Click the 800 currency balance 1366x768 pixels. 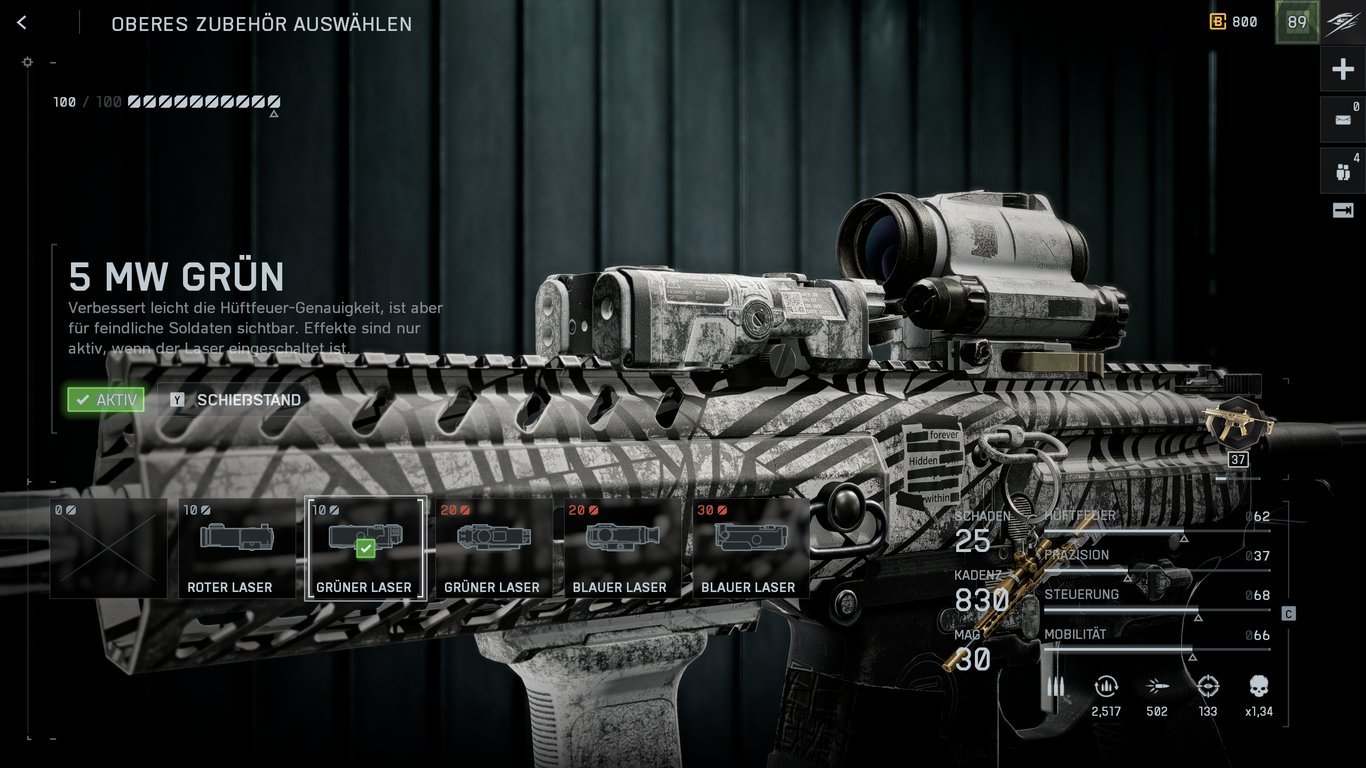click(1234, 22)
